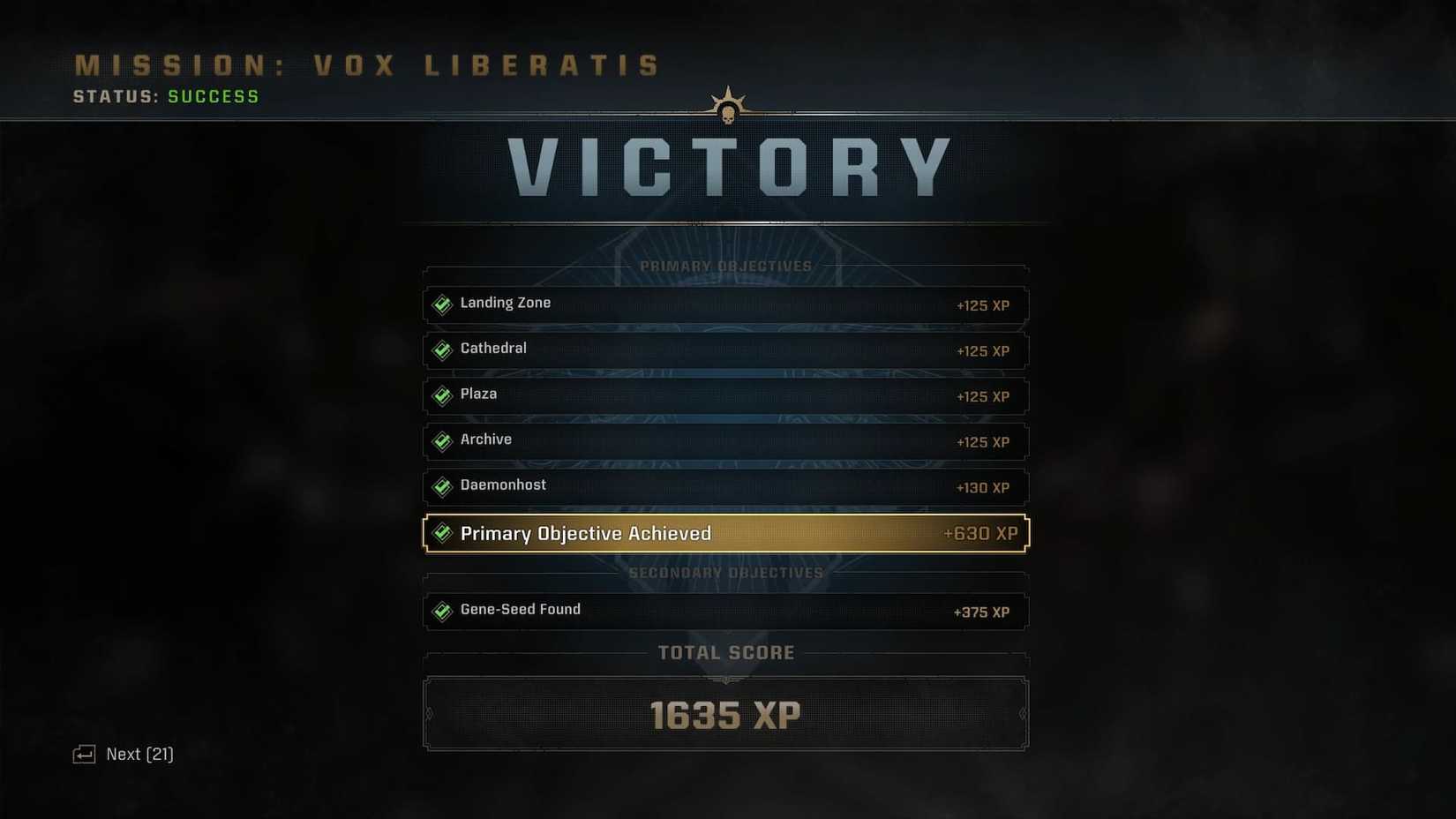The image size is (1456, 819).
Task: Click the Enter key icon beside Next
Action: pyautogui.click(x=84, y=754)
